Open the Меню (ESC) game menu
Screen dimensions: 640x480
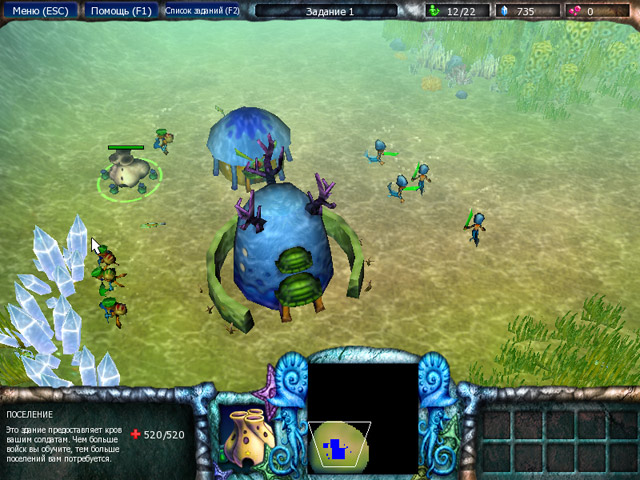[40, 12]
